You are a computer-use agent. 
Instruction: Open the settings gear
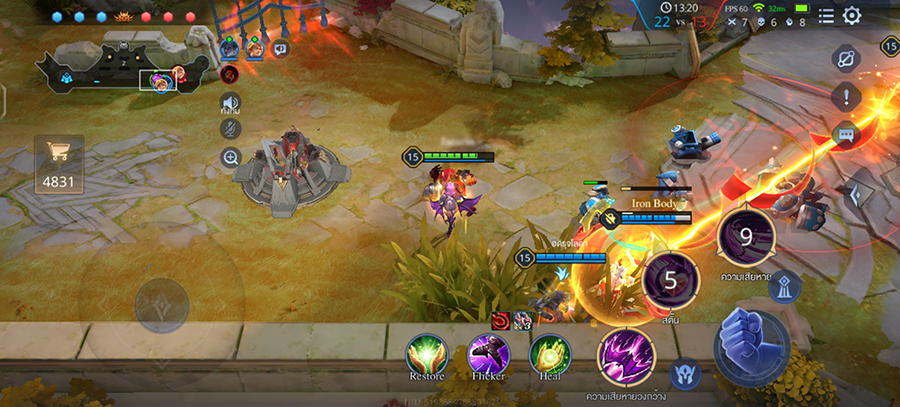pos(851,15)
